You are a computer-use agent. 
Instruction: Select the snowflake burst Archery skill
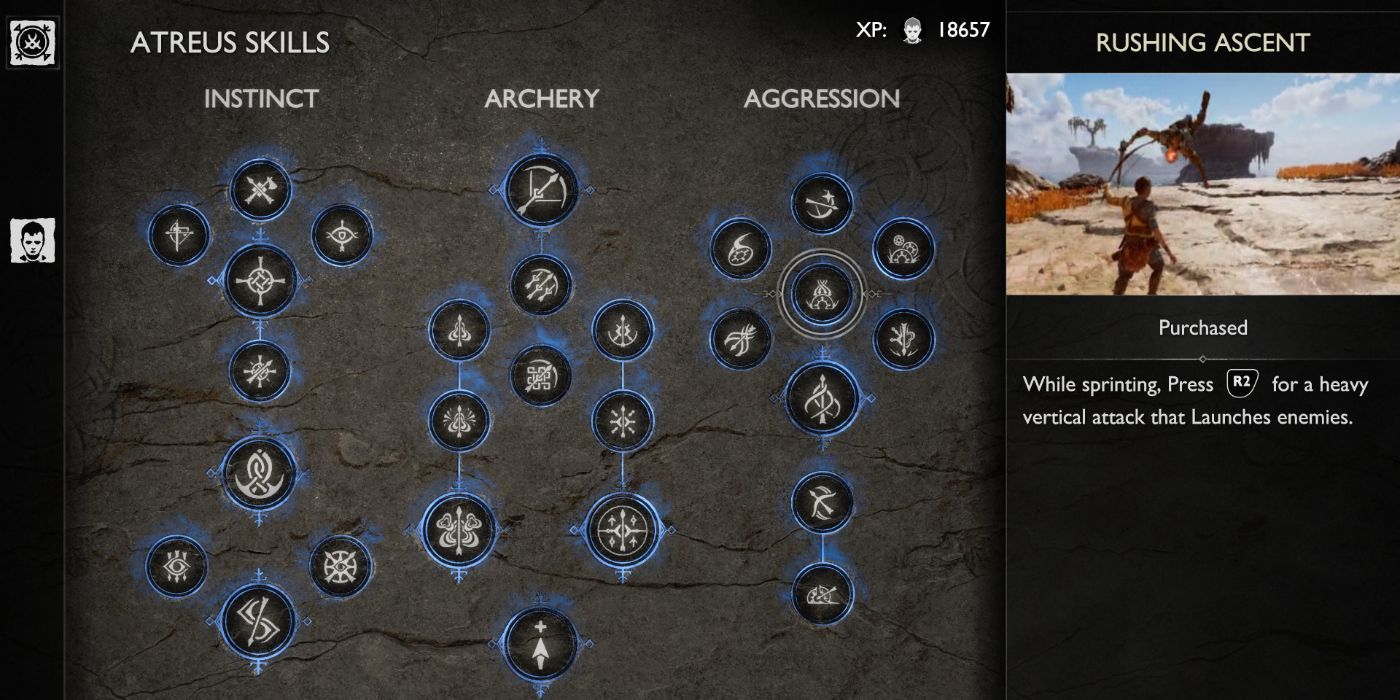click(x=623, y=421)
